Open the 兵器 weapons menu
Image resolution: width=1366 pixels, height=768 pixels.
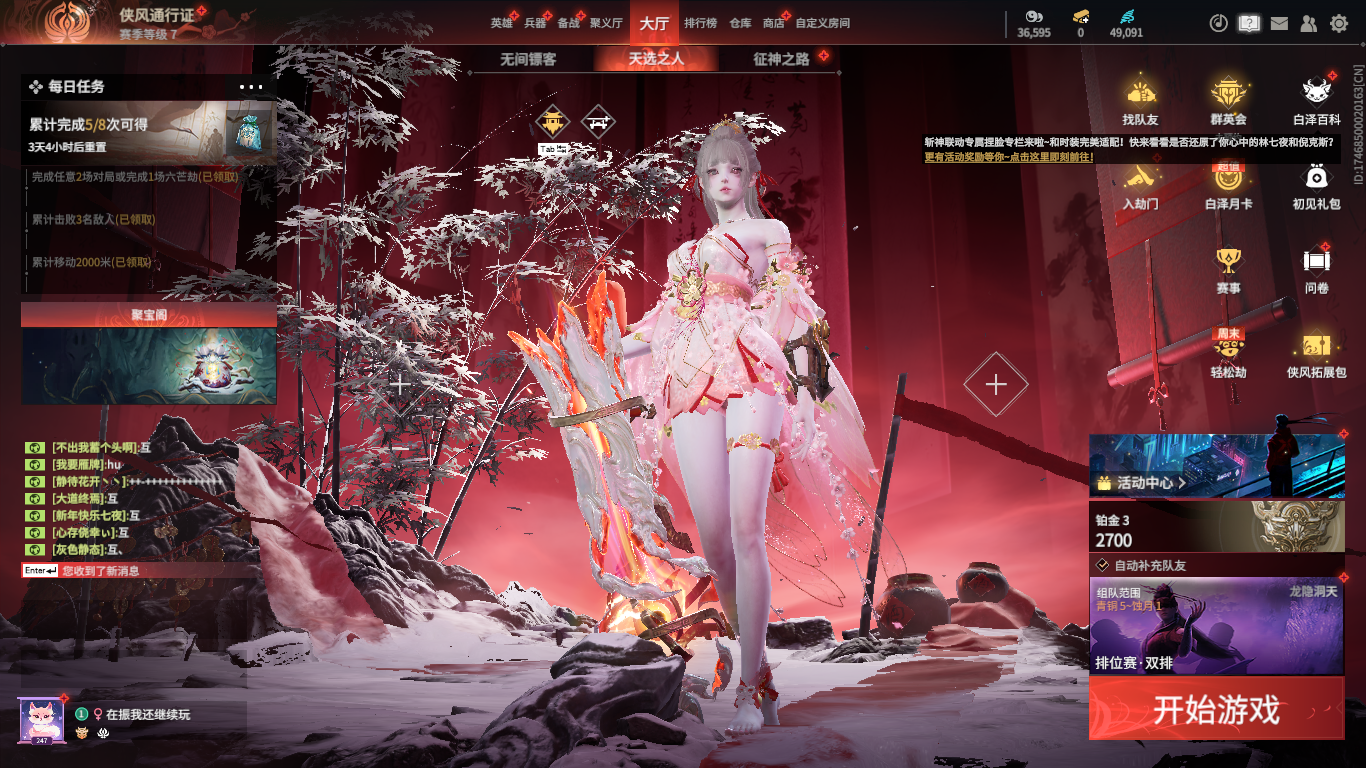535,23
